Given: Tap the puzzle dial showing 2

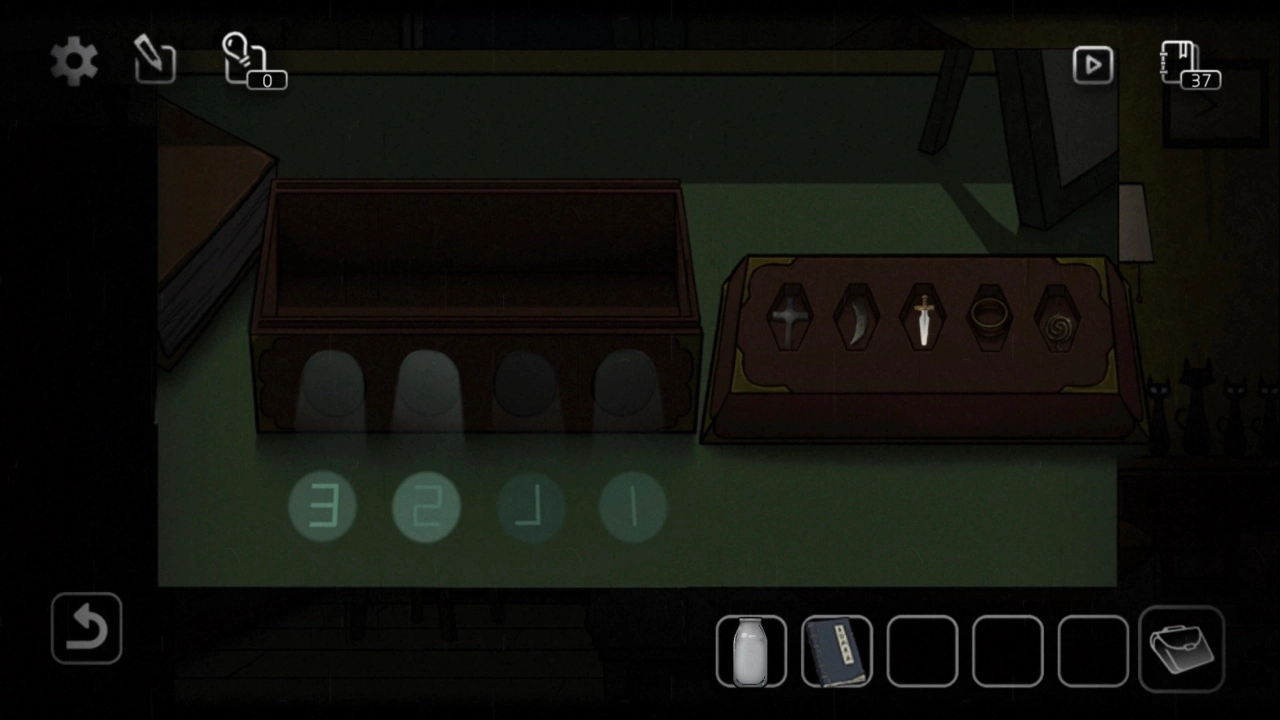Looking at the screenshot, I should pyautogui.click(x=426, y=507).
